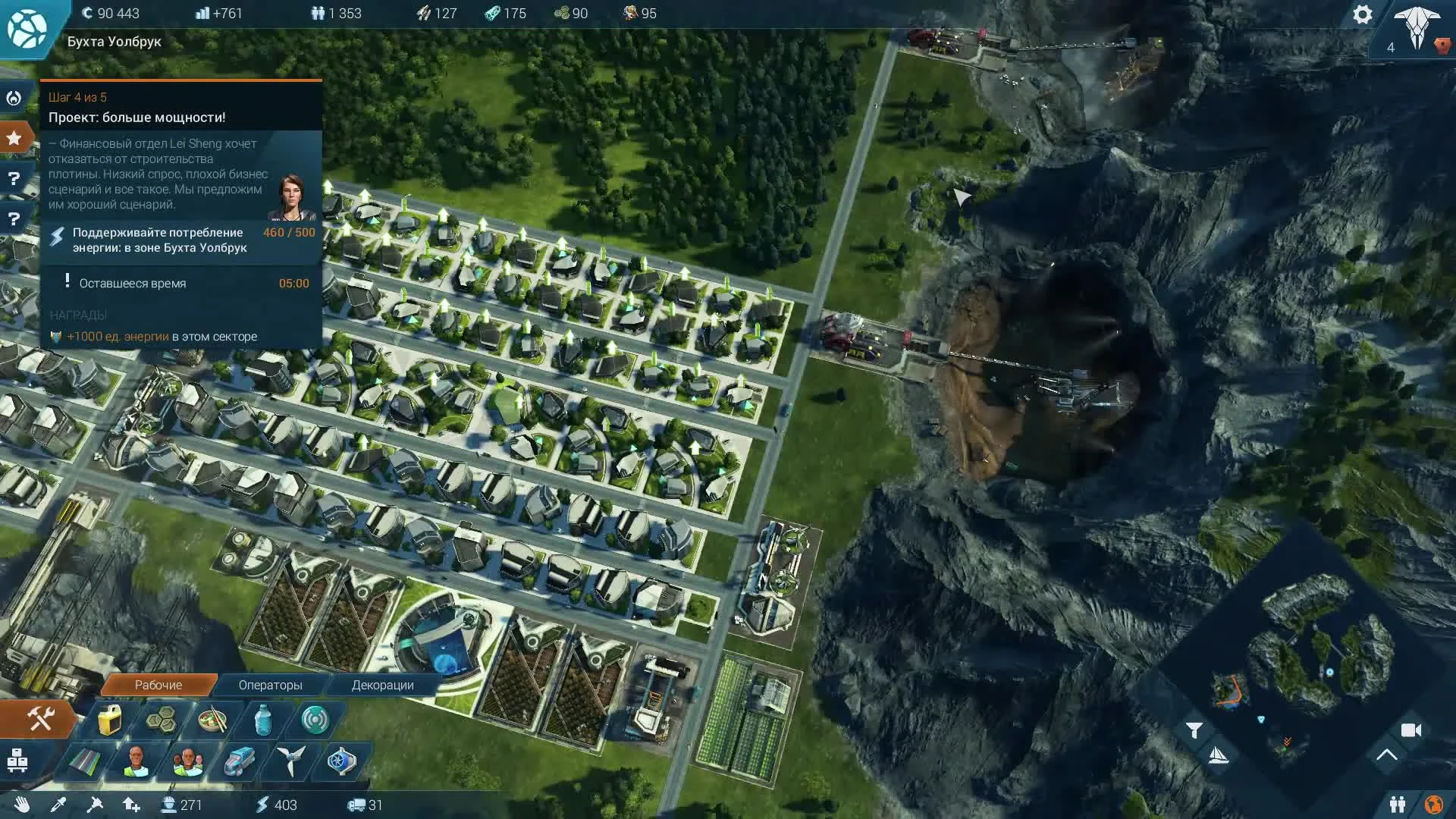Open the construction category with hammer and wrench
This screenshot has height=819, width=1456.
[x=39, y=718]
